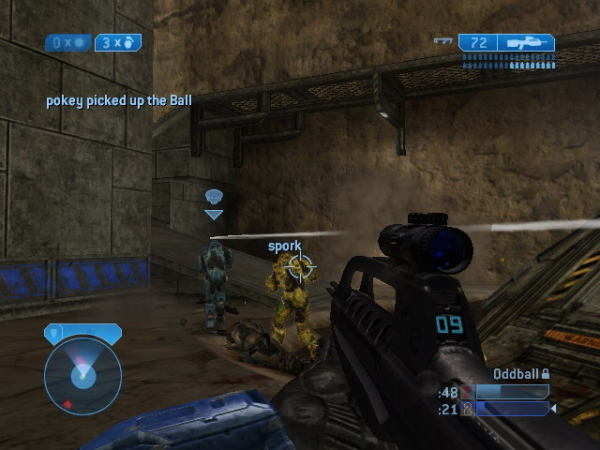Choose the battle rifle weapon icon
Image resolution: width=600 pixels, height=450 pixels.
[527, 43]
